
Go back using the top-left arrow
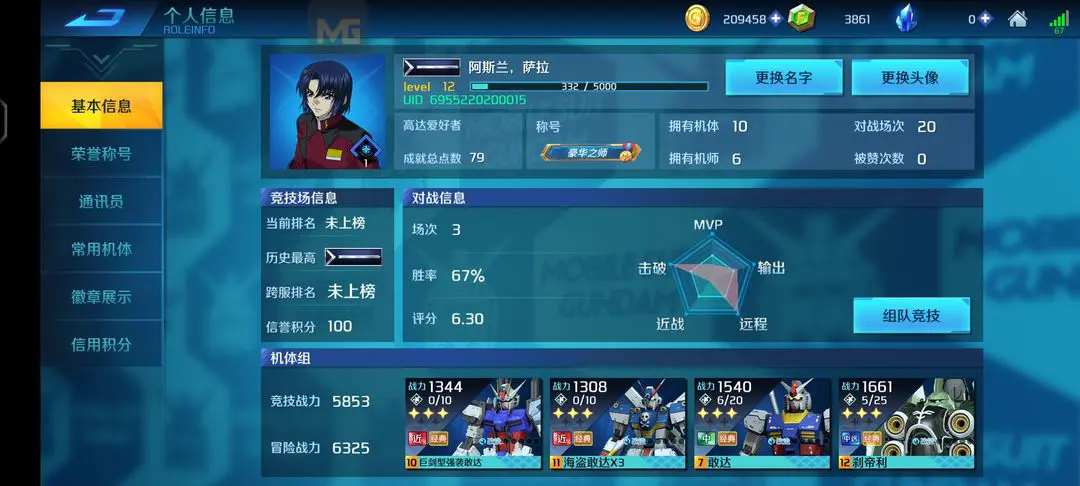[x=94, y=17]
